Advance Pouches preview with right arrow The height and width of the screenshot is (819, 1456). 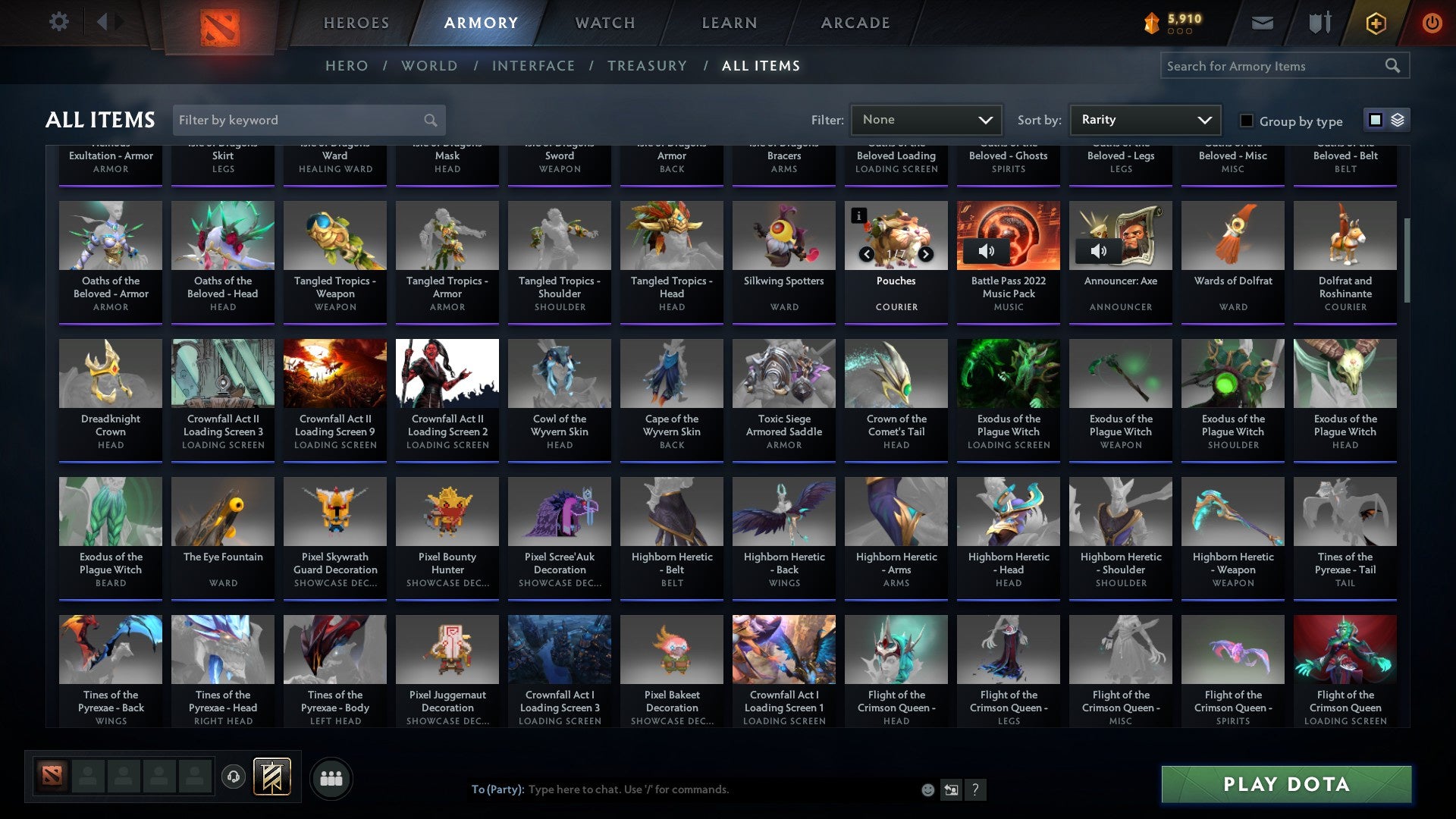[925, 254]
